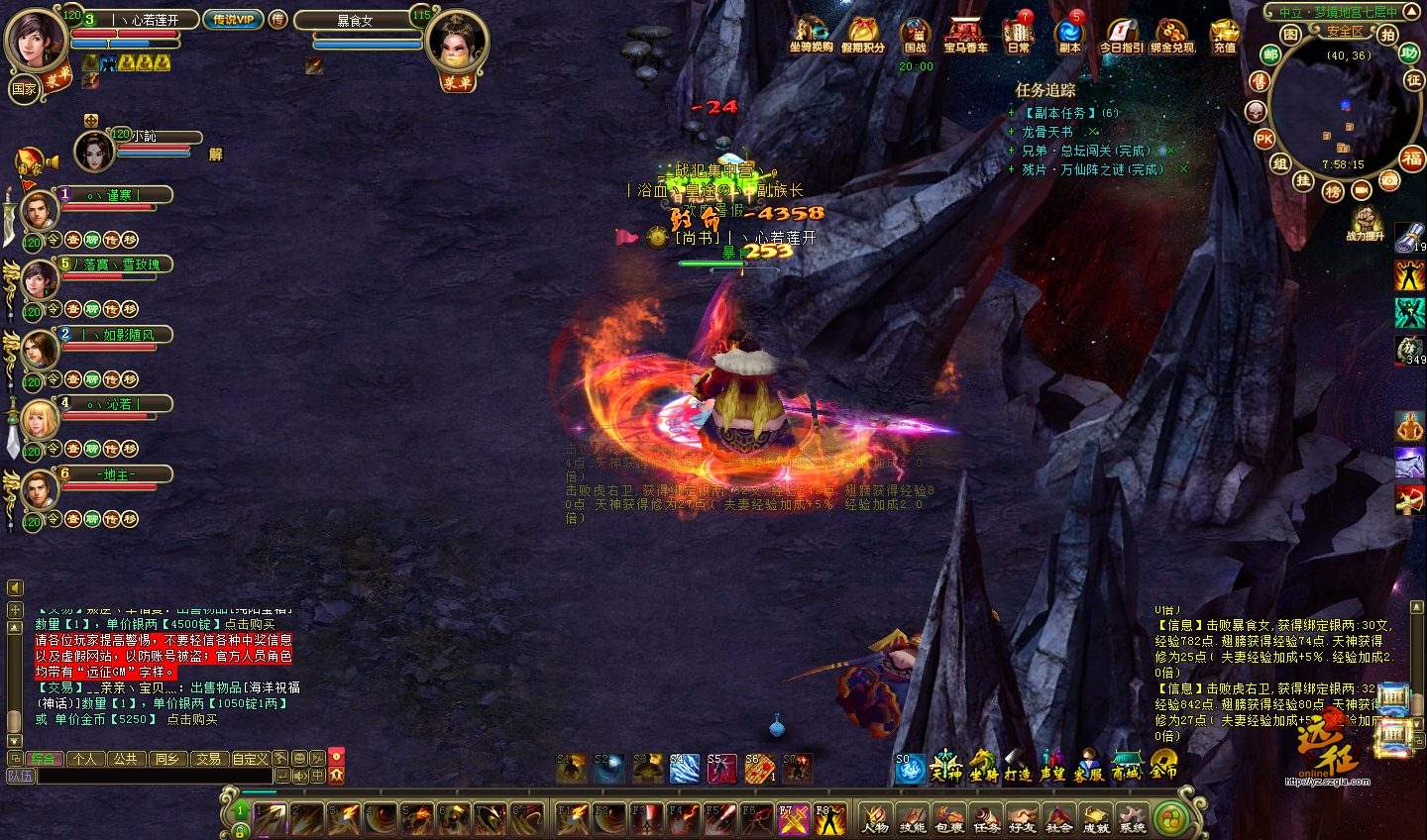Viewport: 1427px width, 840px height.
Task: Open the 日常 daily activities icon
Action: 1019,34
